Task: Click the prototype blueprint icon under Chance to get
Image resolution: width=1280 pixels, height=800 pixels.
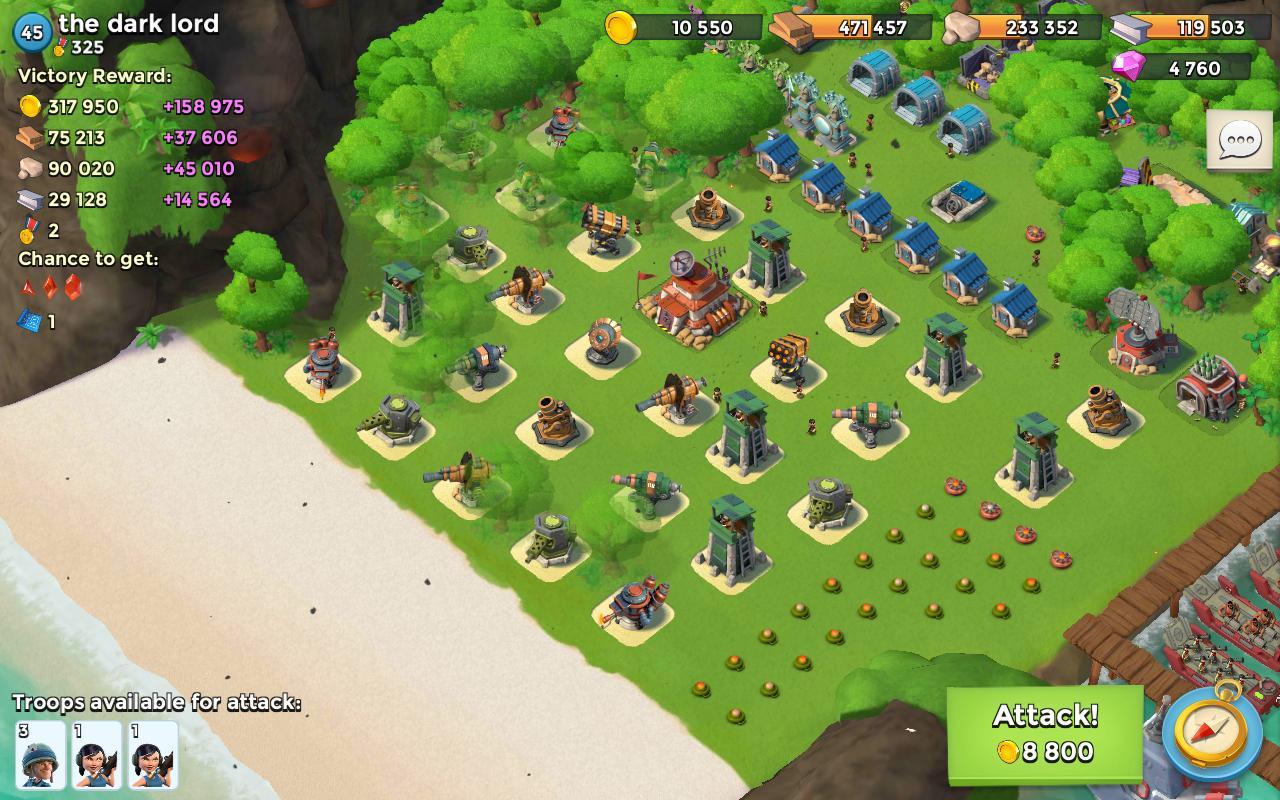Action: 24,322
